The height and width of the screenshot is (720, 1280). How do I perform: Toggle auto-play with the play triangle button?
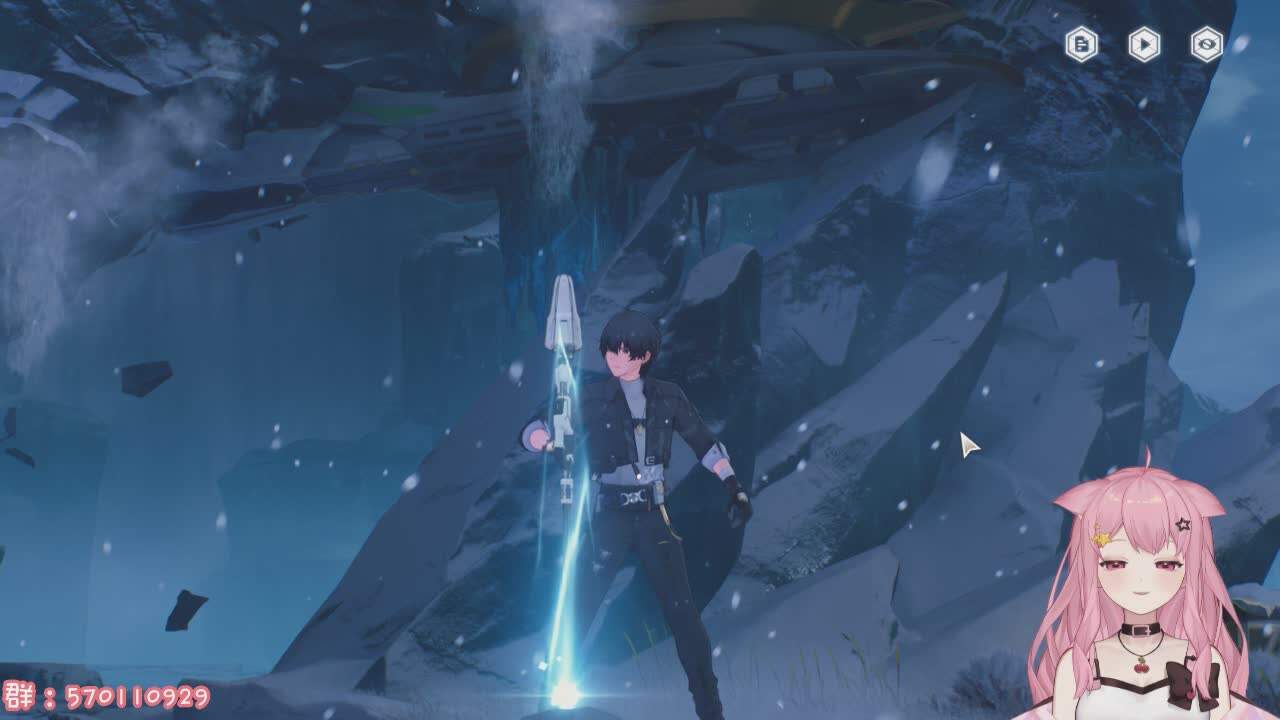1144,44
